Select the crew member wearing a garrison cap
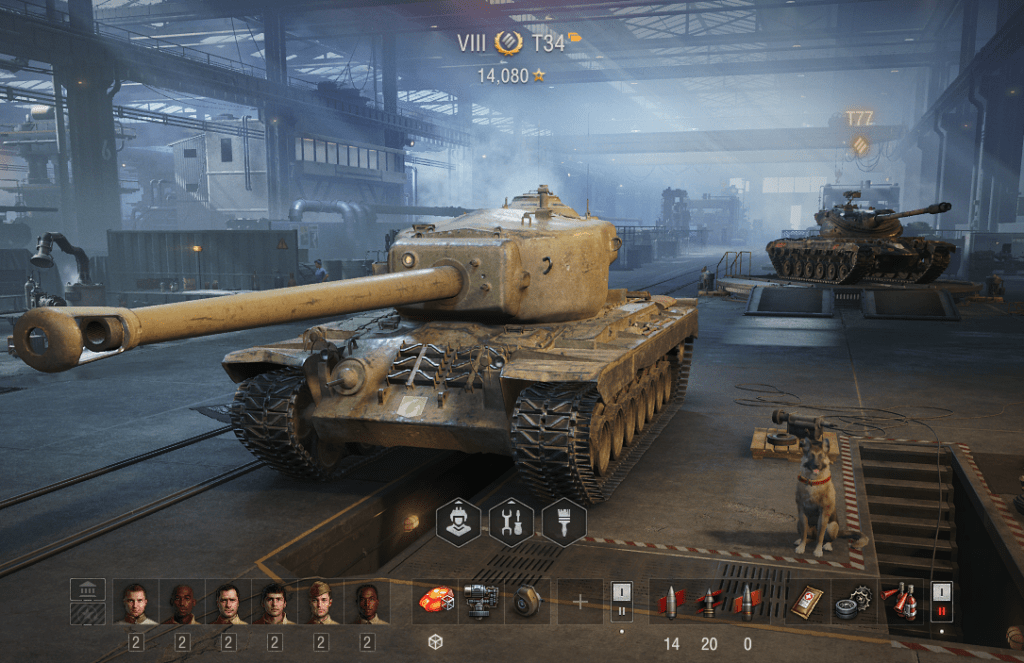 [321, 602]
